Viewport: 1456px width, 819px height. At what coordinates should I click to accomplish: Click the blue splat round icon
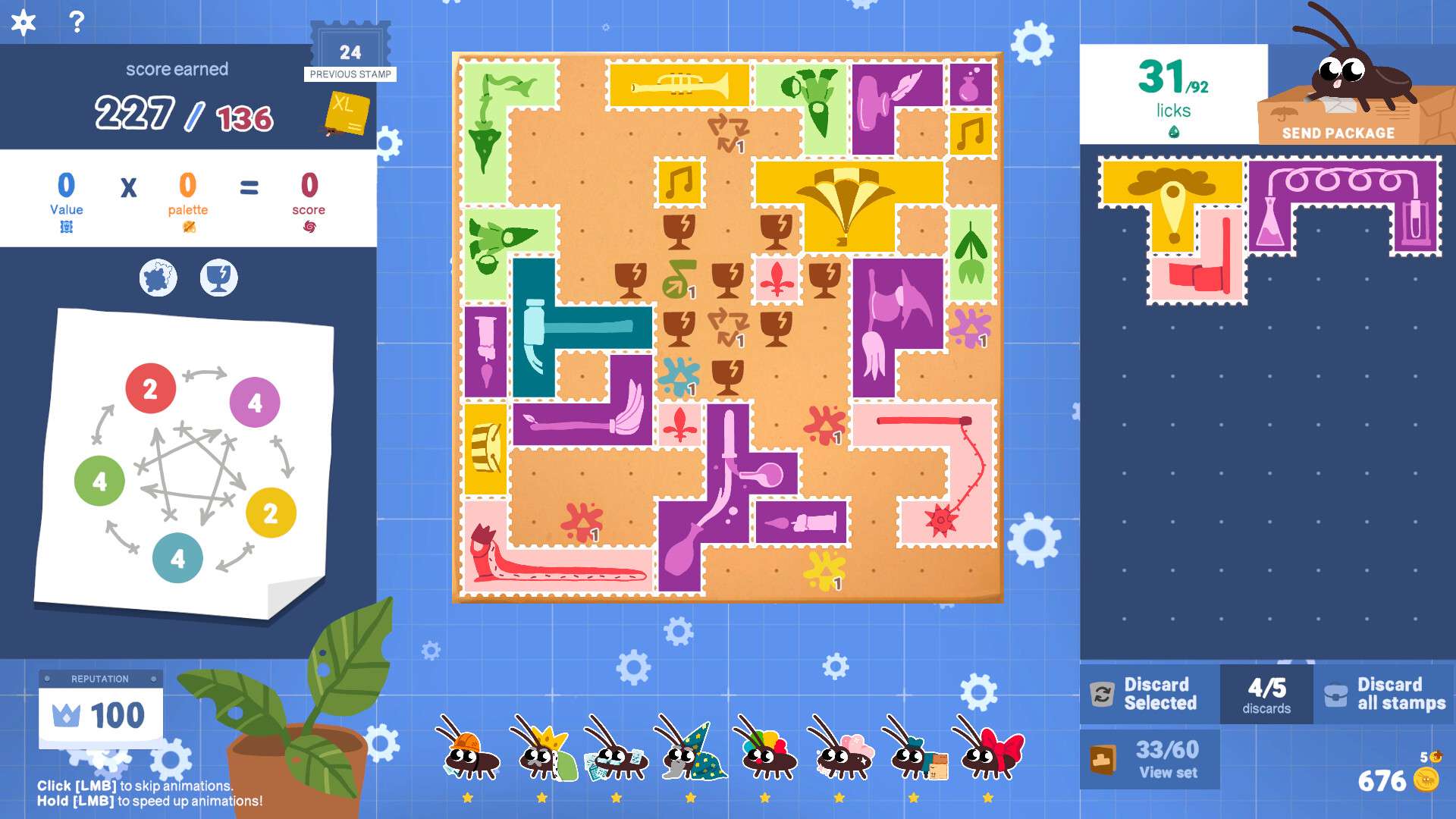pyautogui.click(x=158, y=278)
